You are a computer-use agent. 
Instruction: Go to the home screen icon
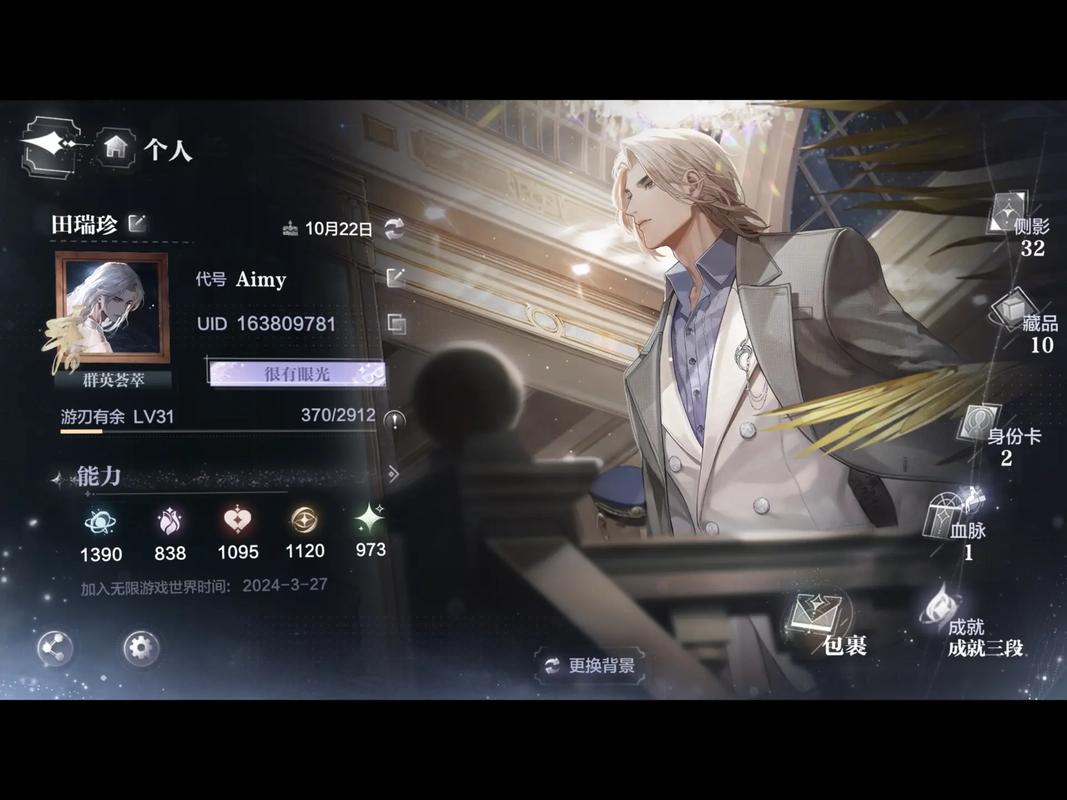tap(116, 146)
